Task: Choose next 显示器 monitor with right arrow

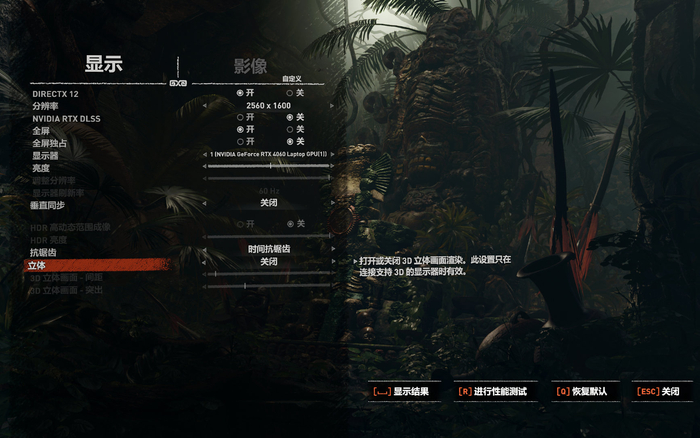Action: pos(334,154)
